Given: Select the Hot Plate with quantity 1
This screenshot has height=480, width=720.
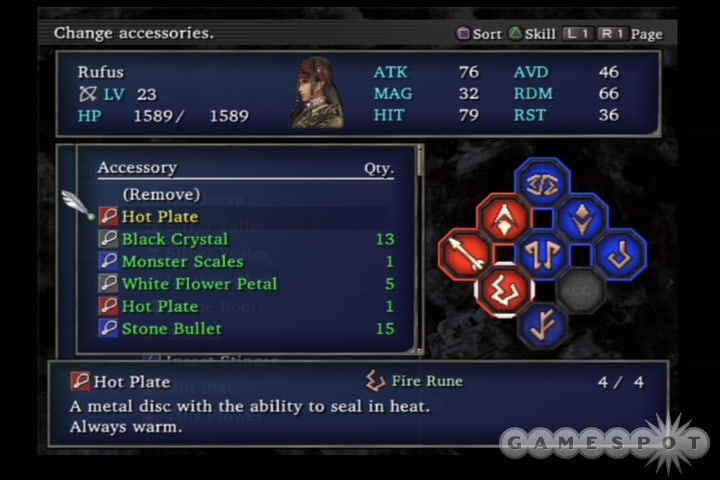Looking at the screenshot, I should [x=160, y=306].
